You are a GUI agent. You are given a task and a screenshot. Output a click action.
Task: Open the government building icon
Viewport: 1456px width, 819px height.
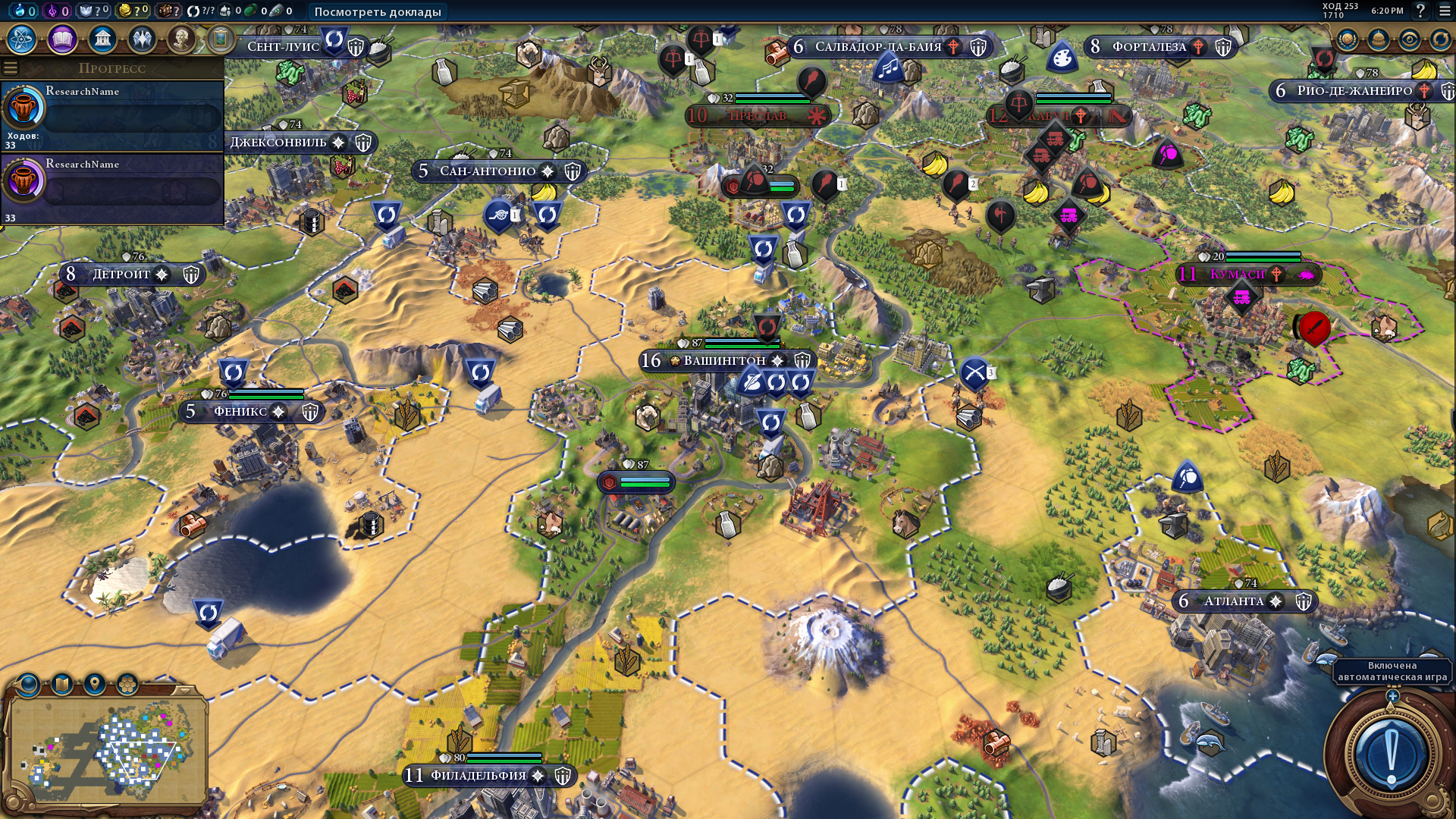[x=102, y=39]
